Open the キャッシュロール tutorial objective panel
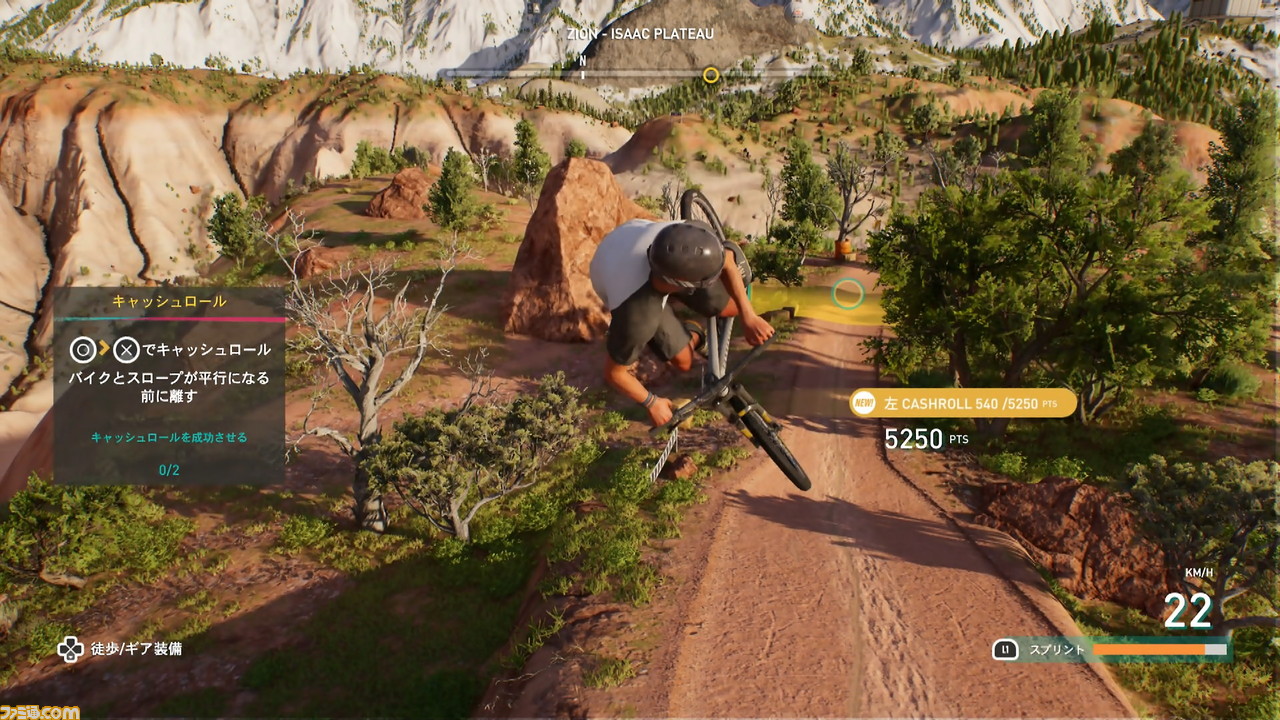Image resolution: width=1280 pixels, height=720 pixels. [x=169, y=385]
